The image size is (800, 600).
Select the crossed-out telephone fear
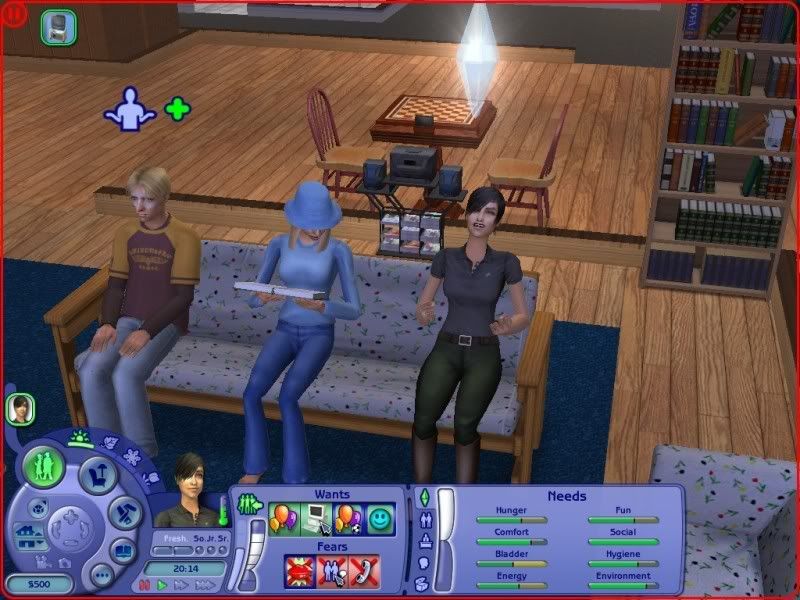[x=363, y=570]
